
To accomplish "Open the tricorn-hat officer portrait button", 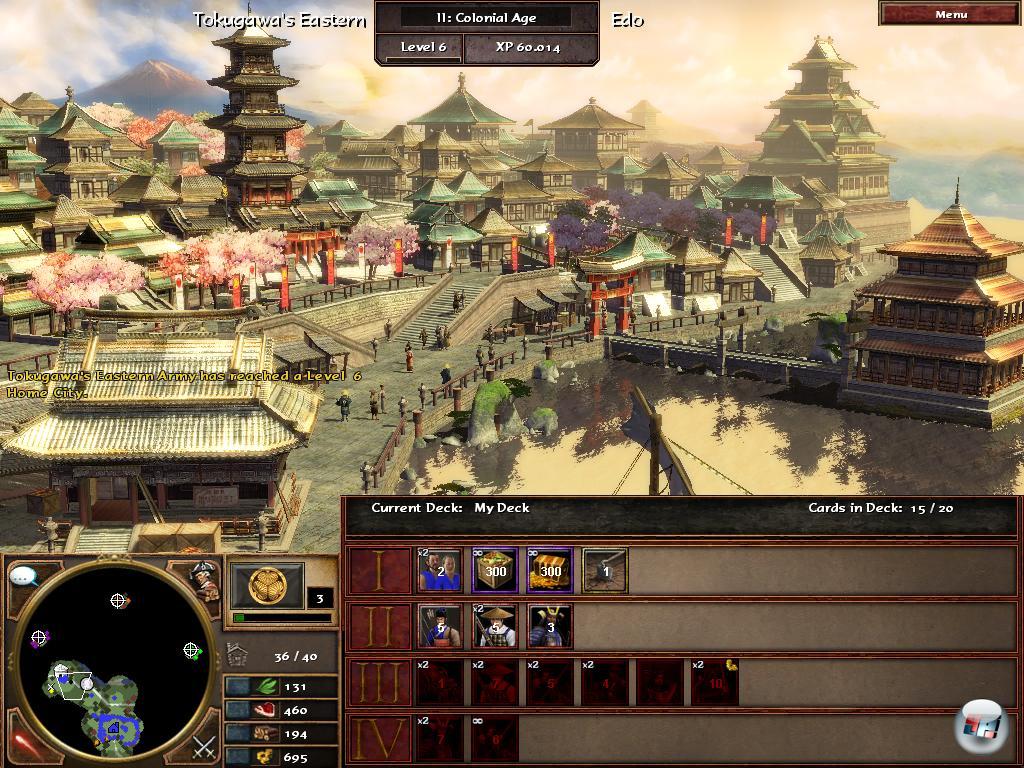I will click(x=204, y=580).
